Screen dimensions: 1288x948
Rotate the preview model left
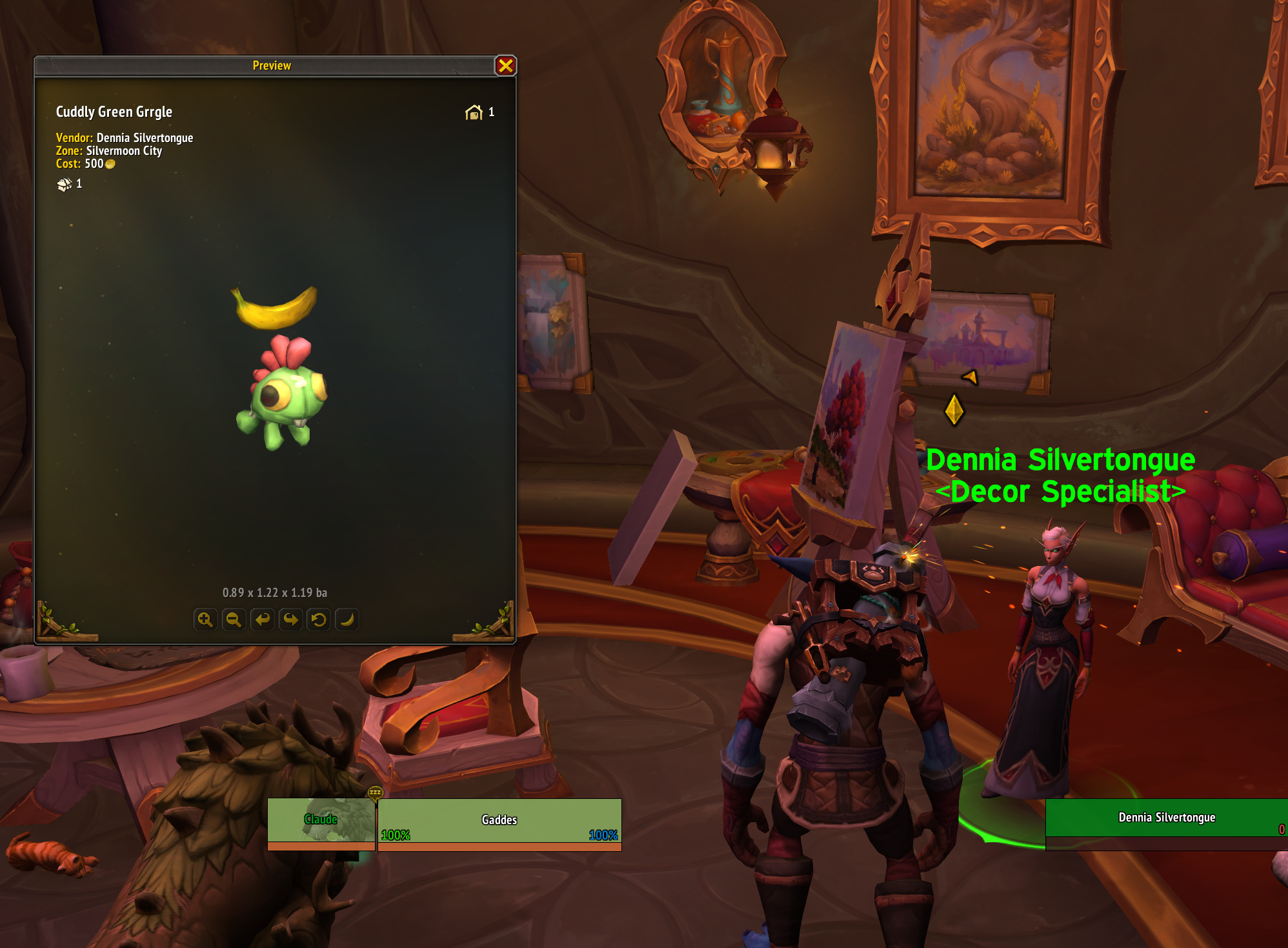262,620
